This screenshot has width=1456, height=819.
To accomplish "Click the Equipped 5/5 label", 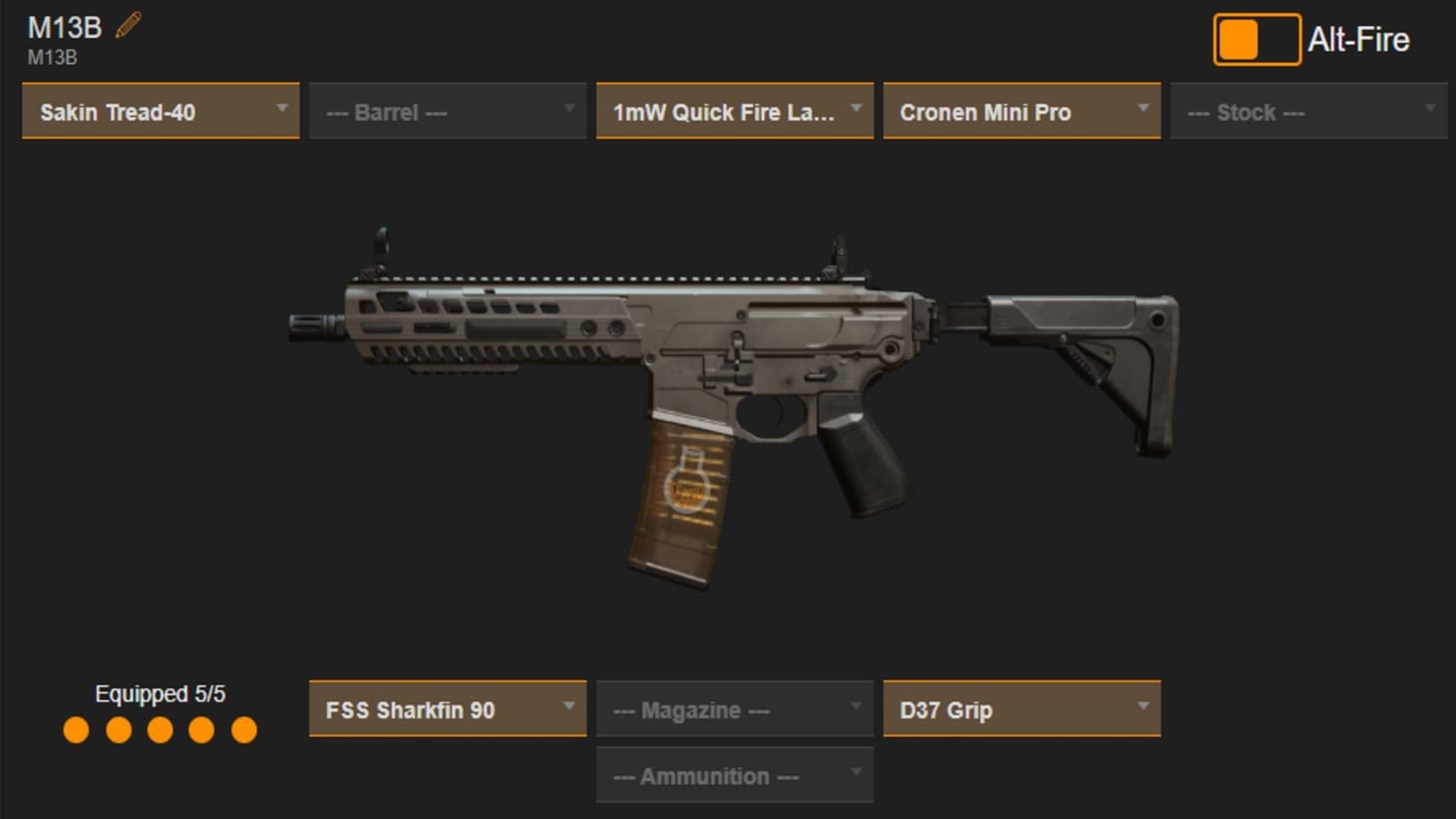I will [x=160, y=693].
